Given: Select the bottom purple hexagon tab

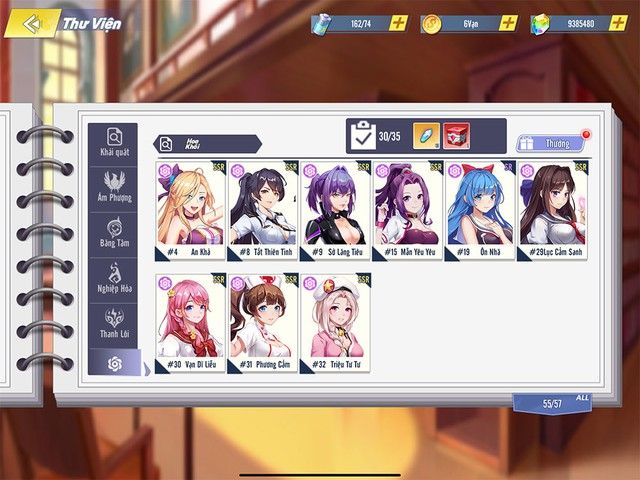Looking at the screenshot, I should click(x=114, y=363).
